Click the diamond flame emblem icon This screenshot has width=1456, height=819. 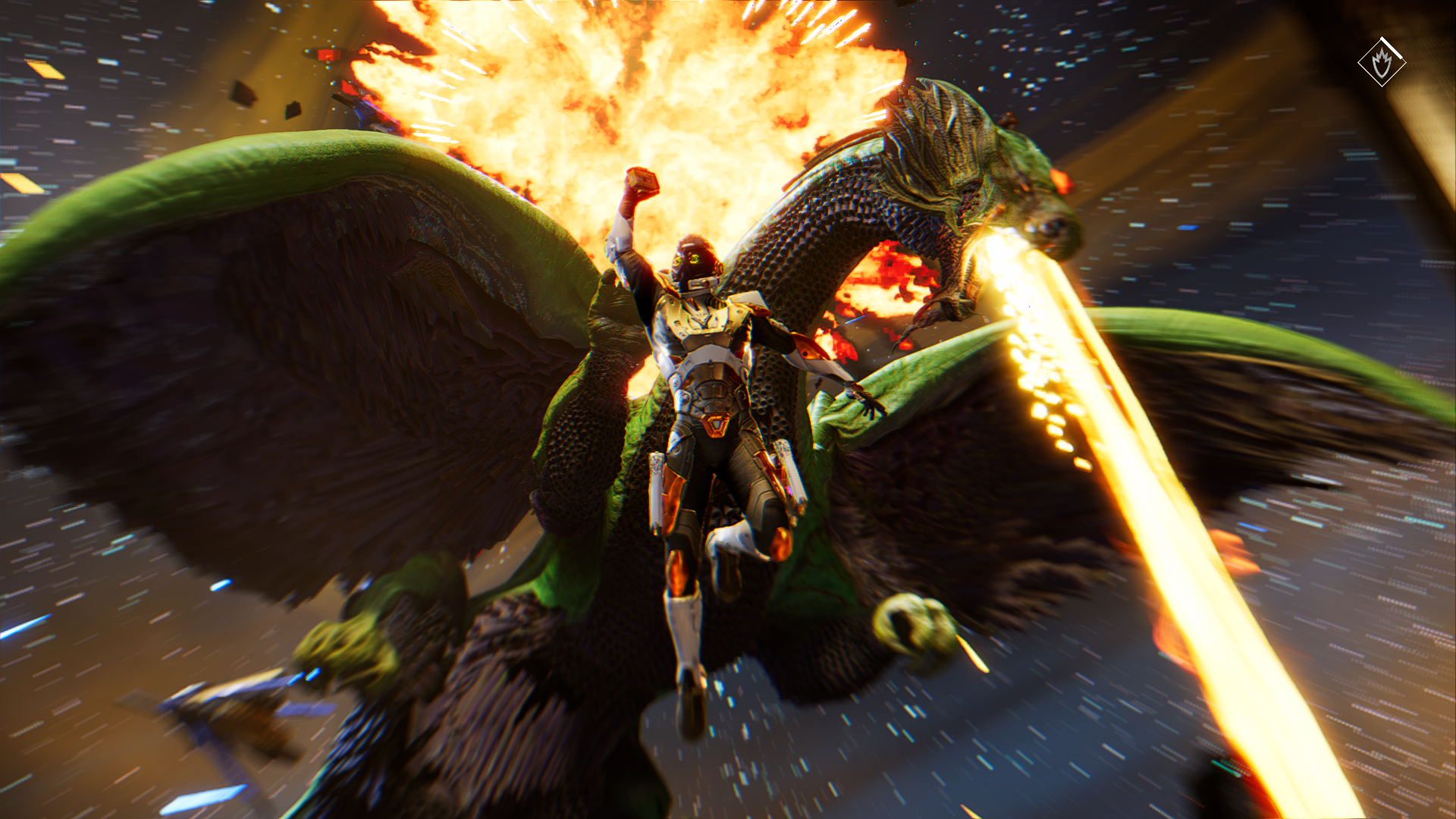1381,62
